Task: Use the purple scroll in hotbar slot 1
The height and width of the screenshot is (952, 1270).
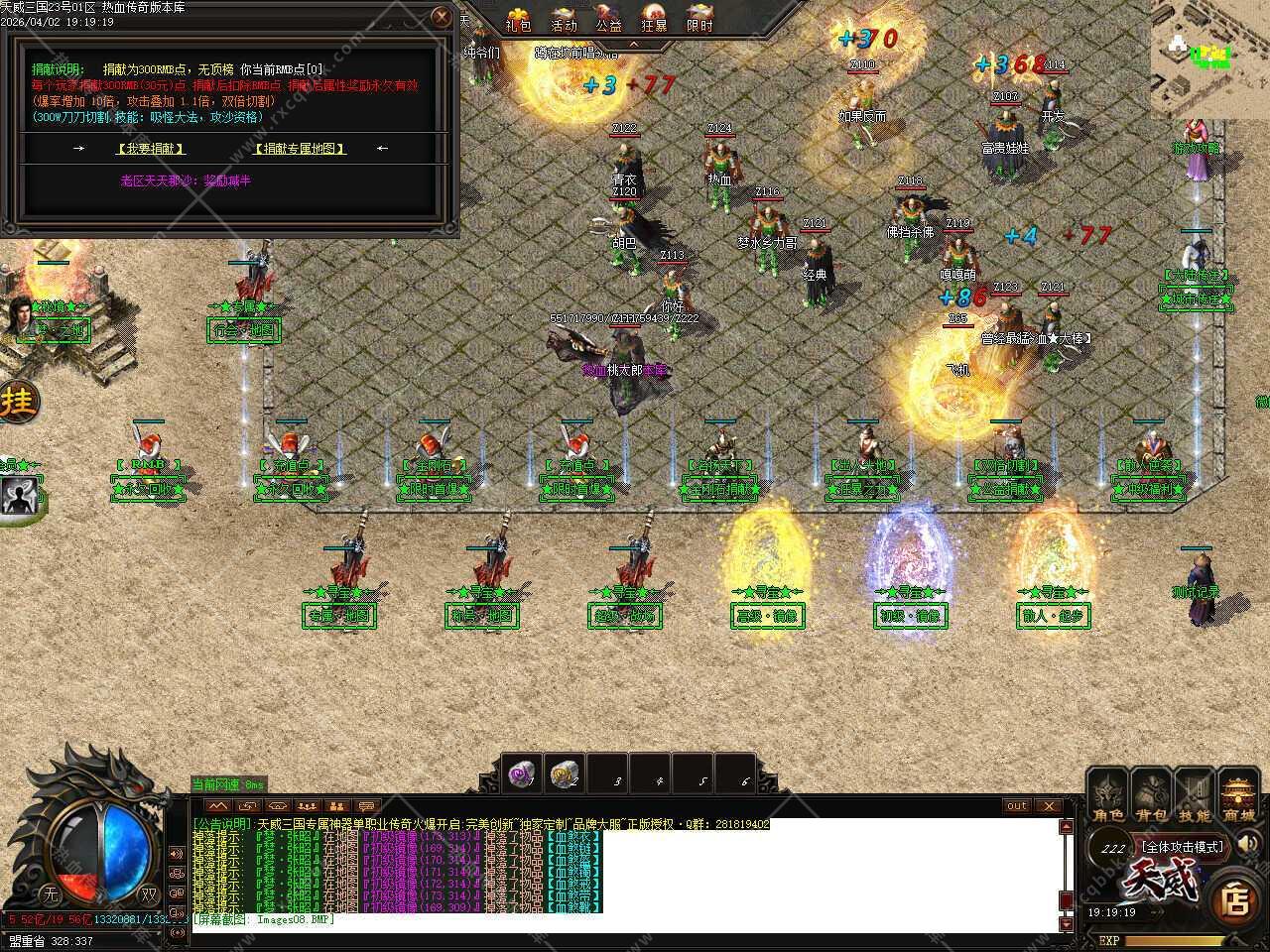Action: 523,773
